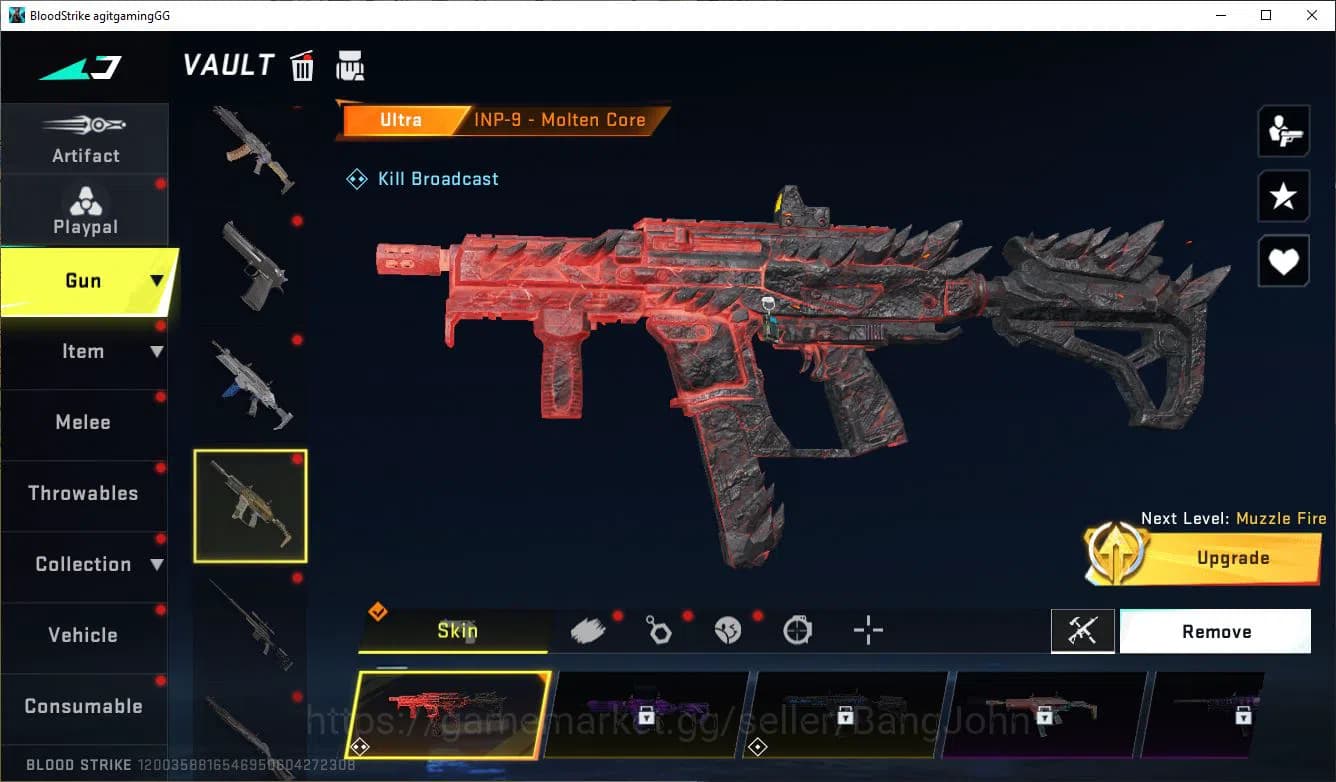The width and height of the screenshot is (1336, 782).
Task: Toggle the star favorite marker
Action: coord(1283,196)
